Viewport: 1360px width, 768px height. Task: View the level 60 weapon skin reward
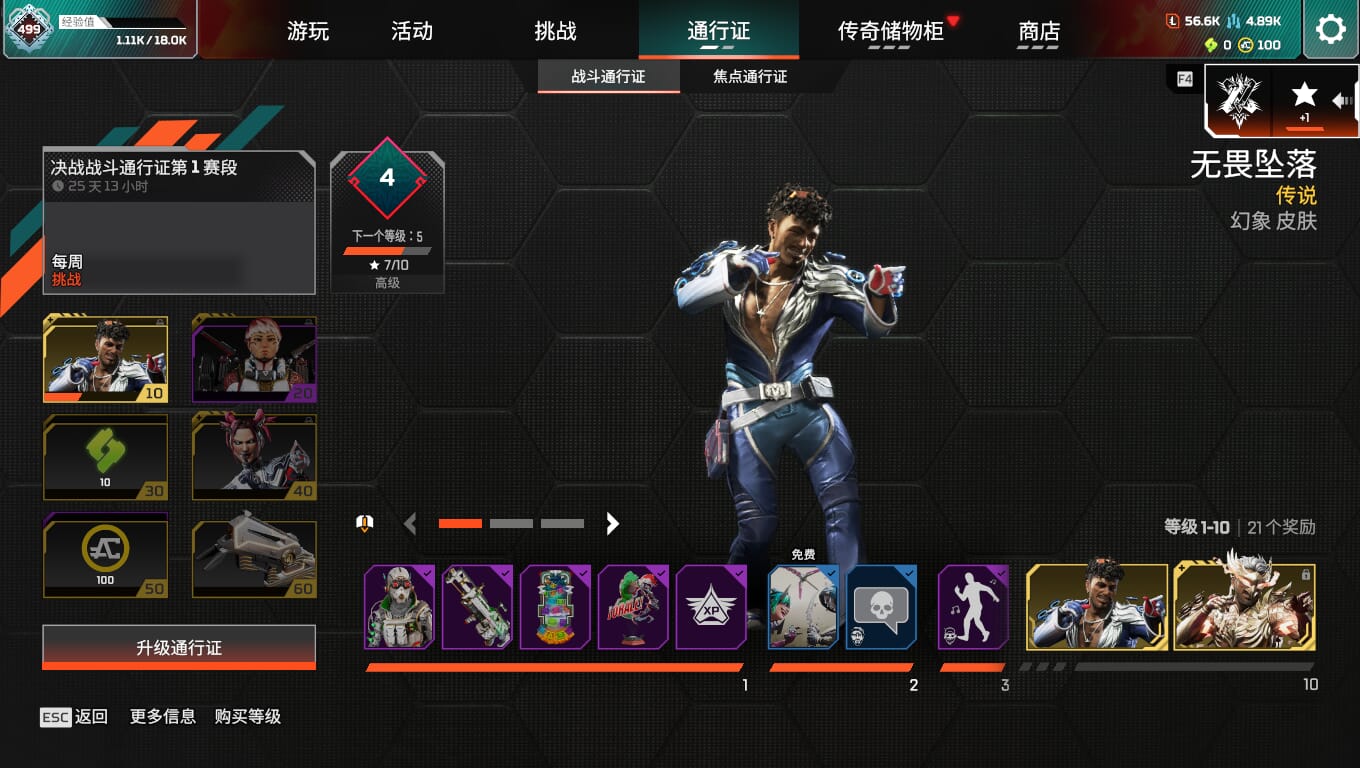click(254, 556)
